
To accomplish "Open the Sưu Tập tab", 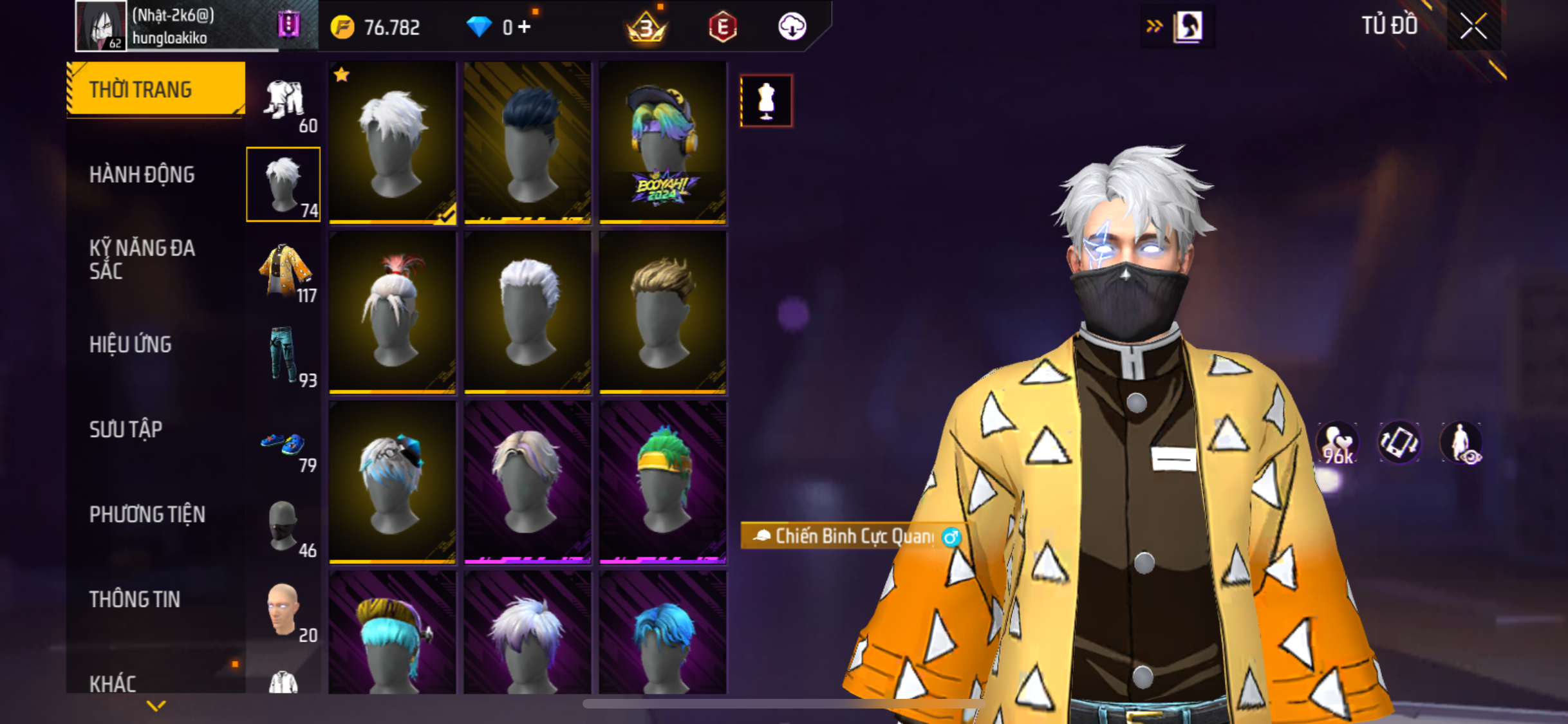I will (126, 429).
